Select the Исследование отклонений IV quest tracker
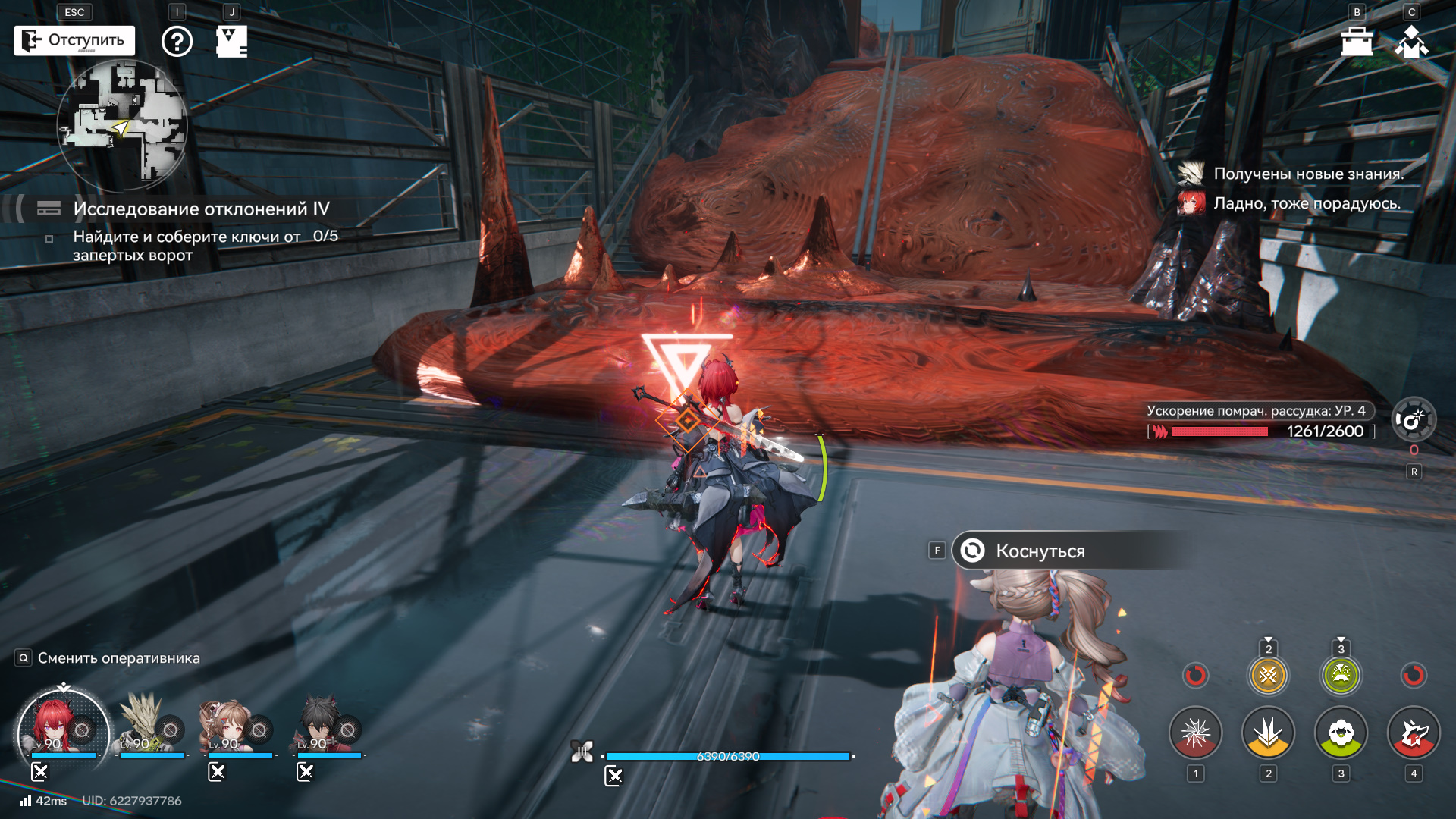This screenshot has width=1456, height=819. 201,209
